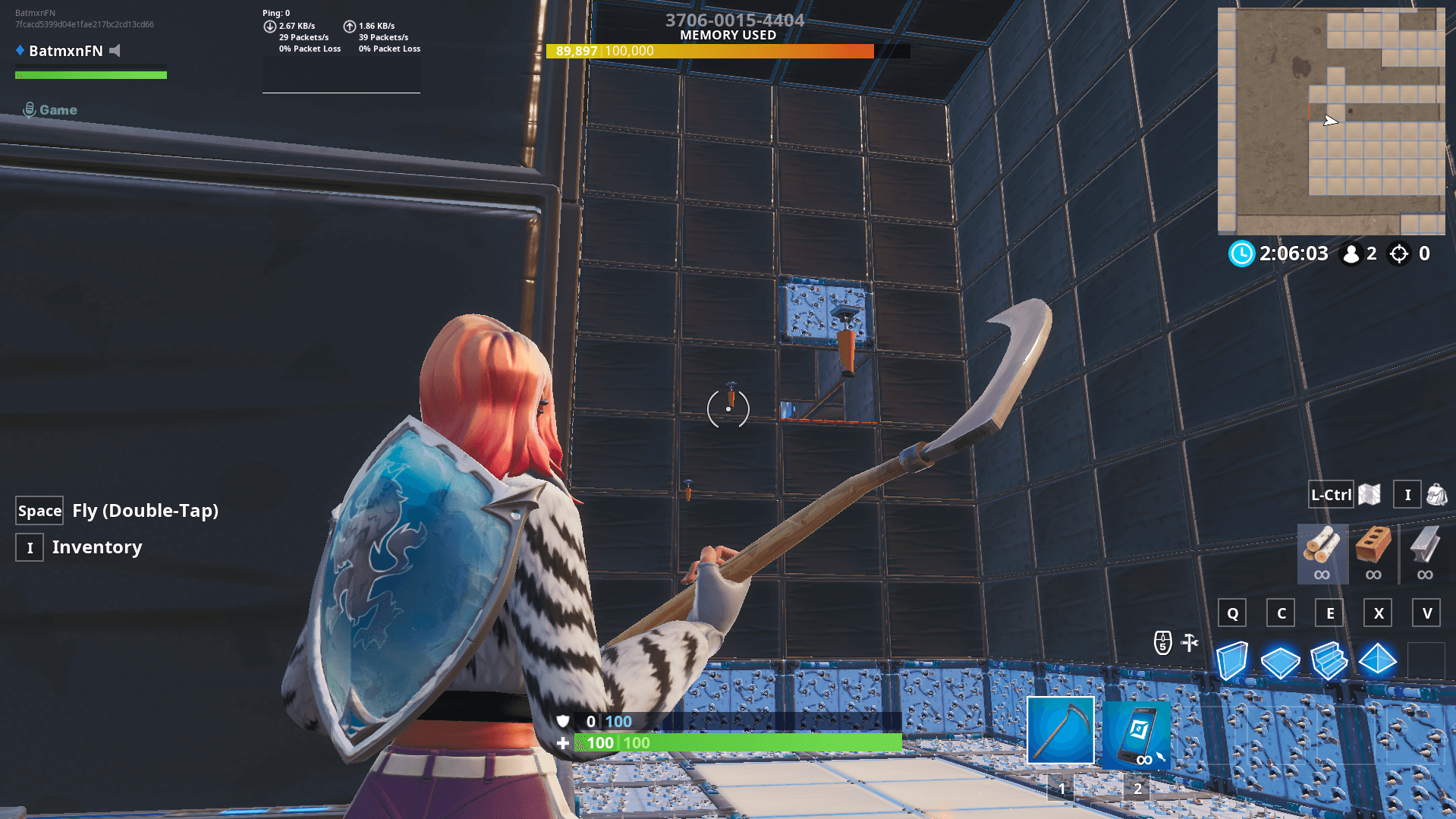The width and height of the screenshot is (1456, 819).
Task: Select the stairs building piece
Action: pyautogui.click(x=1329, y=659)
